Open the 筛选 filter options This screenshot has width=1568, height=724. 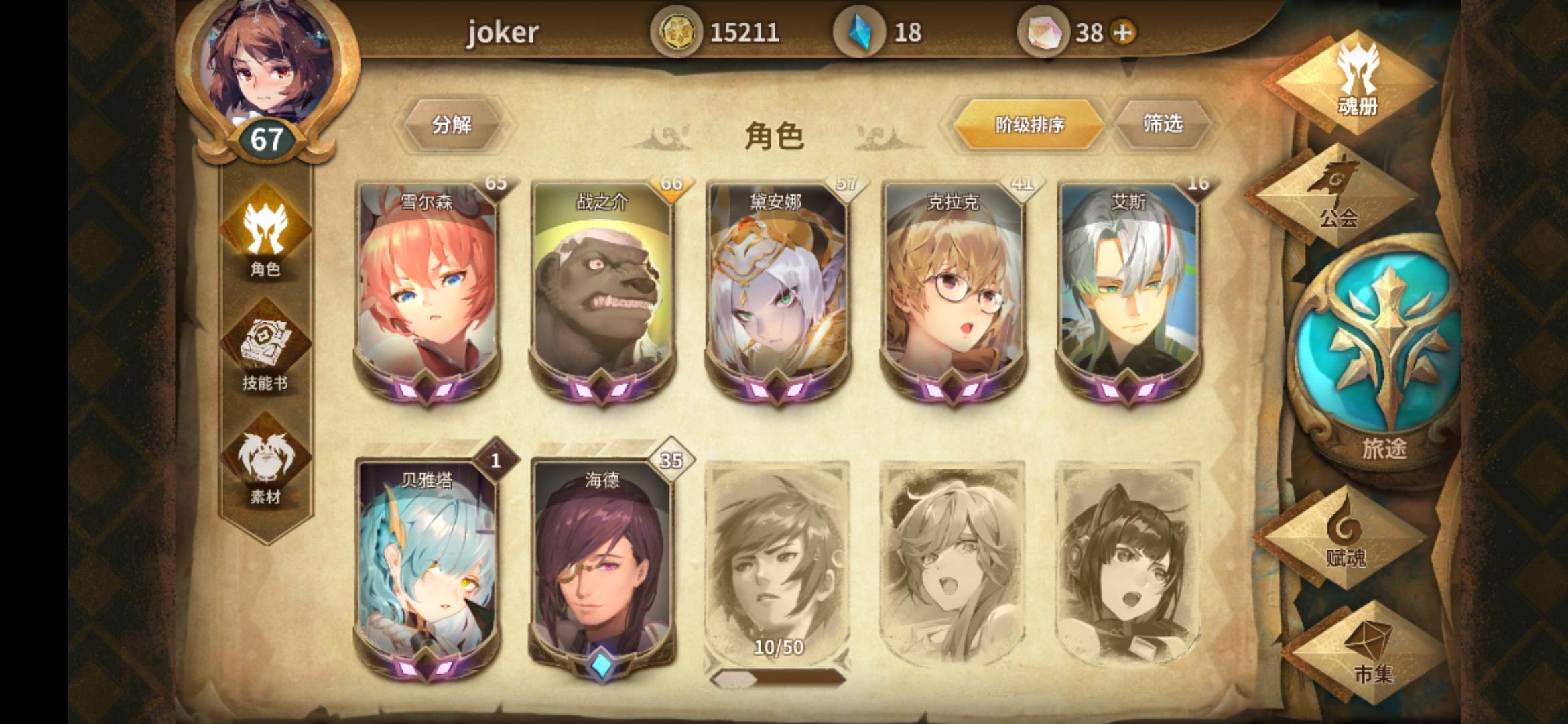tap(1164, 123)
